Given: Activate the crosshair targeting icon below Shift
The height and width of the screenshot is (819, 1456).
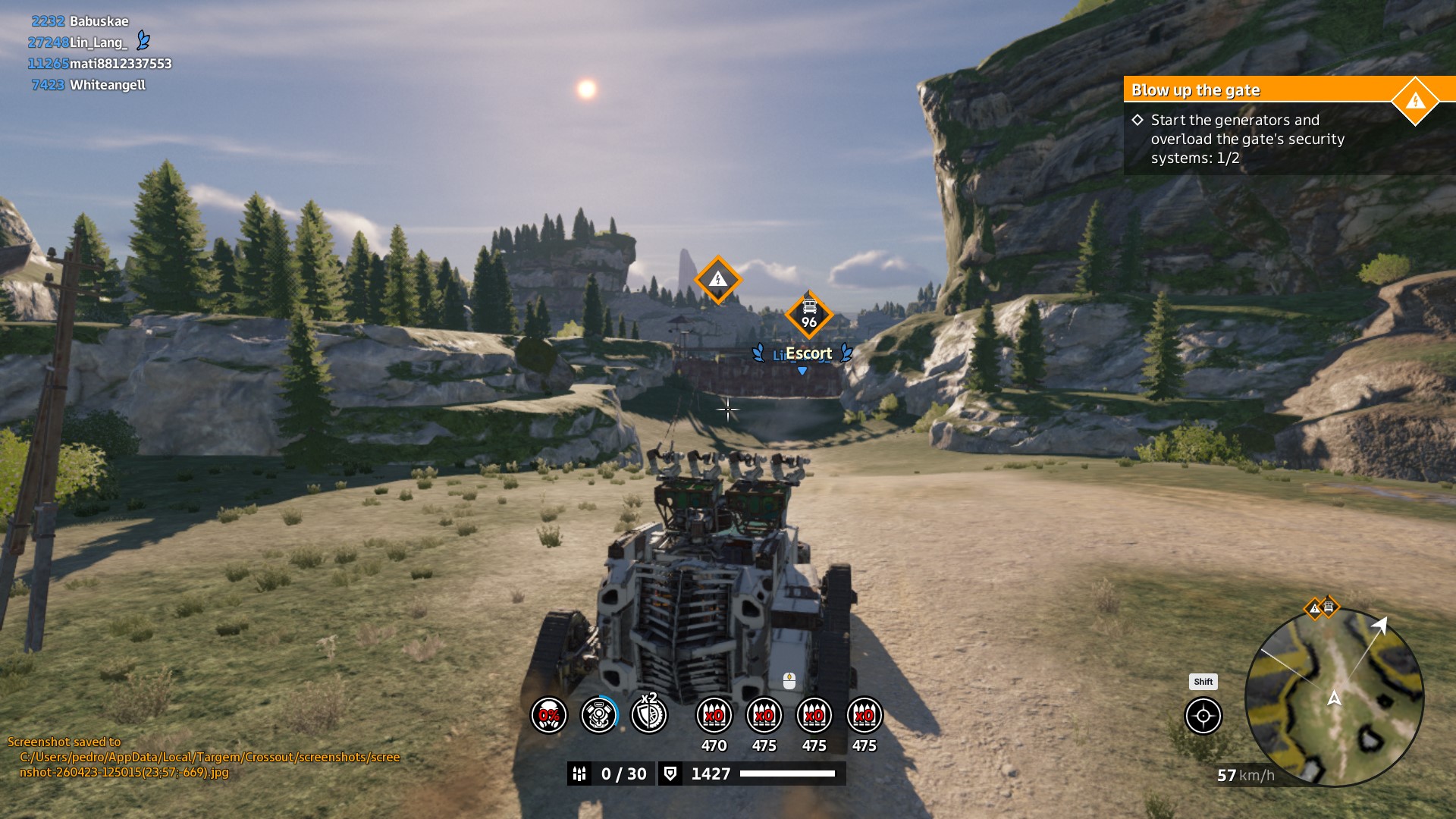Looking at the screenshot, I should (1203, 716).
